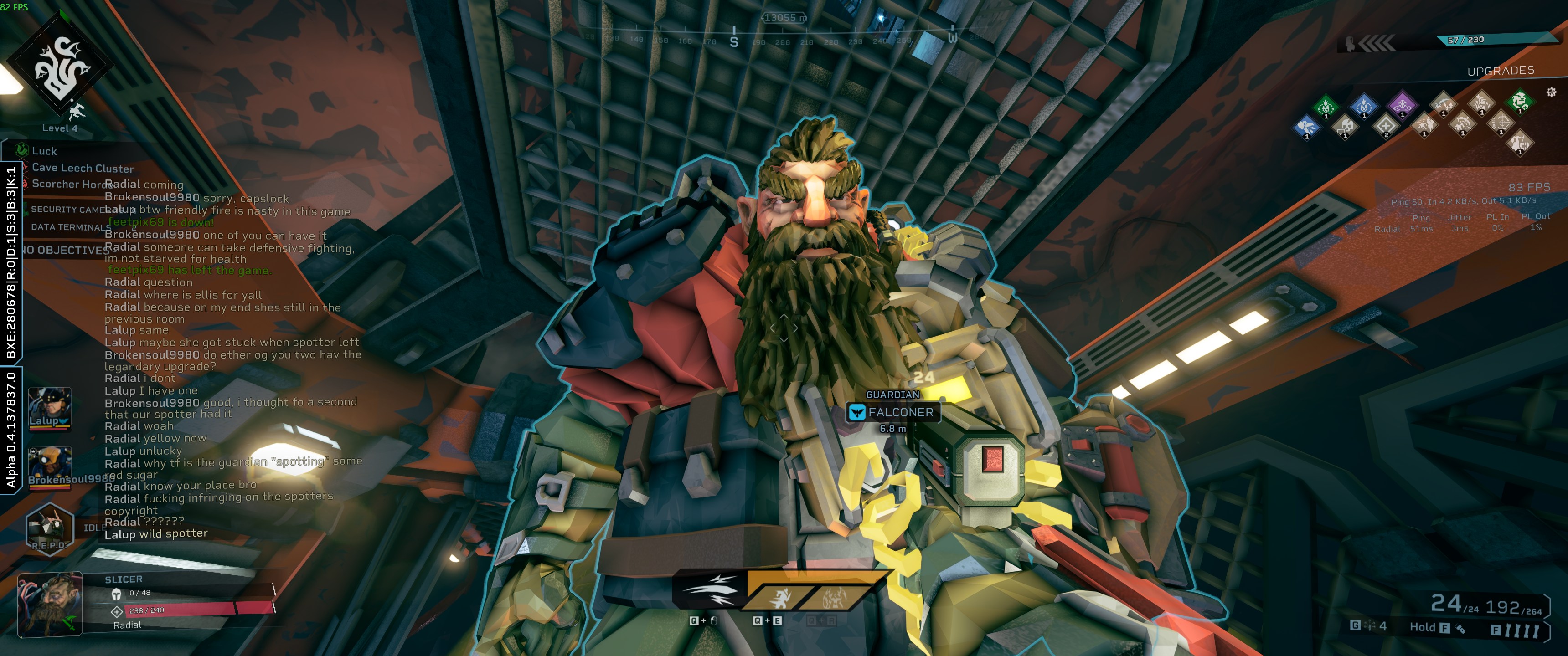Open the Cave Leech Cluster hazard entry
Screen dimensions: 1568x656
pos(82,168)
